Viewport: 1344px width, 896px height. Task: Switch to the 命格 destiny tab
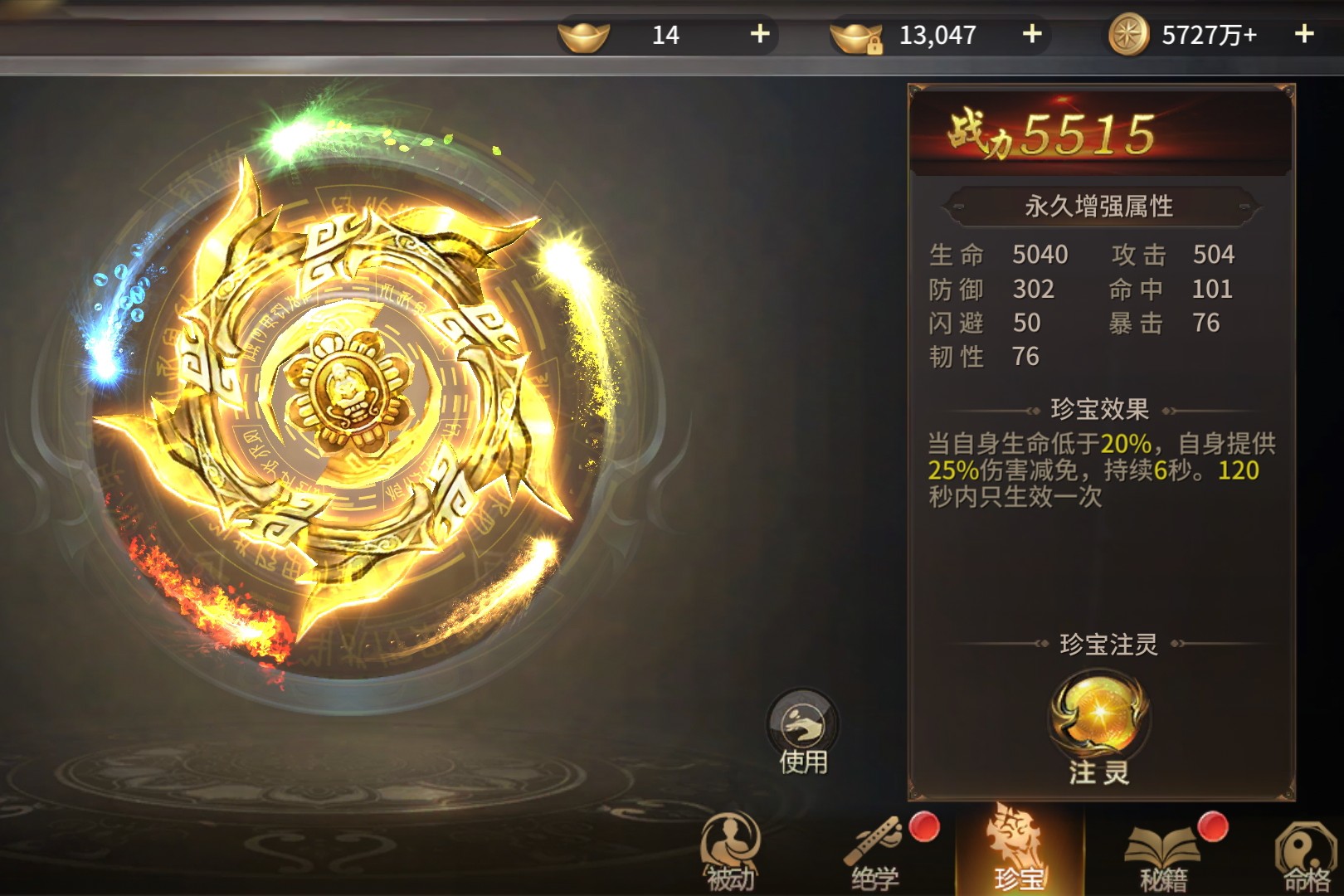click(x=1305, y=855)
